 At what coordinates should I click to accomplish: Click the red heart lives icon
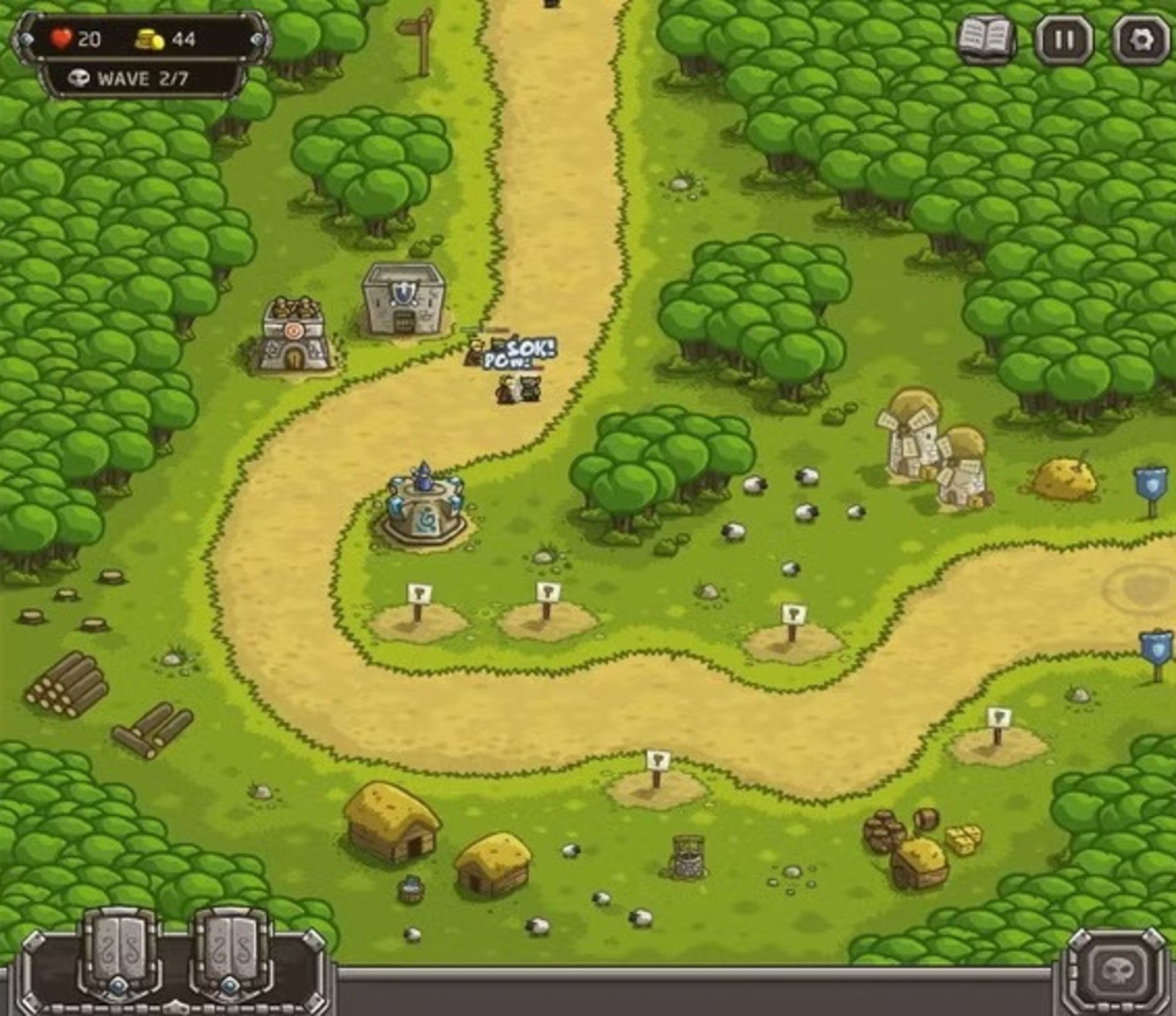pyautogui.click(x=61, y=38)
